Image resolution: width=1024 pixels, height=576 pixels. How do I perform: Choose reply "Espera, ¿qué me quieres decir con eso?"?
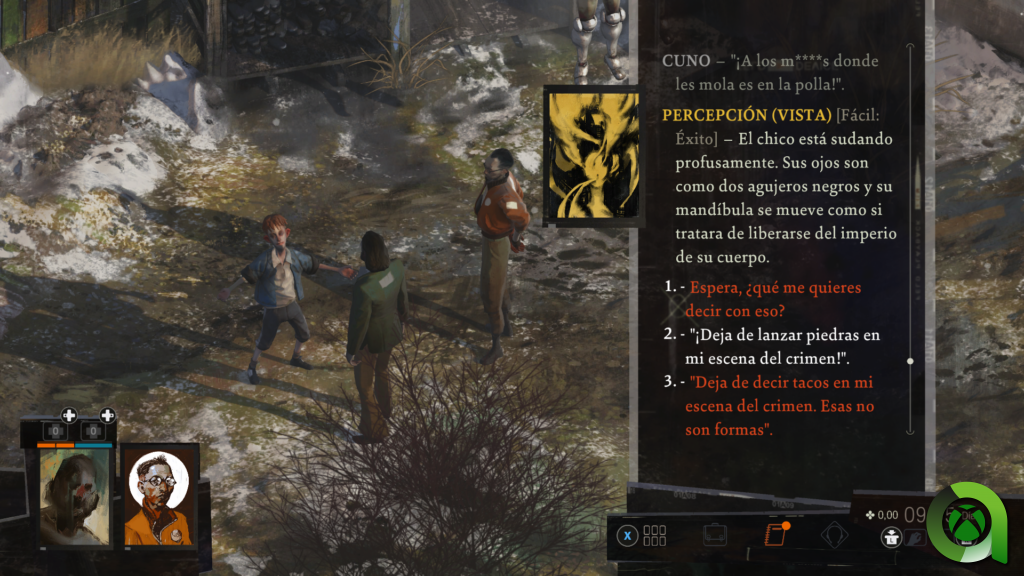(x=775, y=299)
